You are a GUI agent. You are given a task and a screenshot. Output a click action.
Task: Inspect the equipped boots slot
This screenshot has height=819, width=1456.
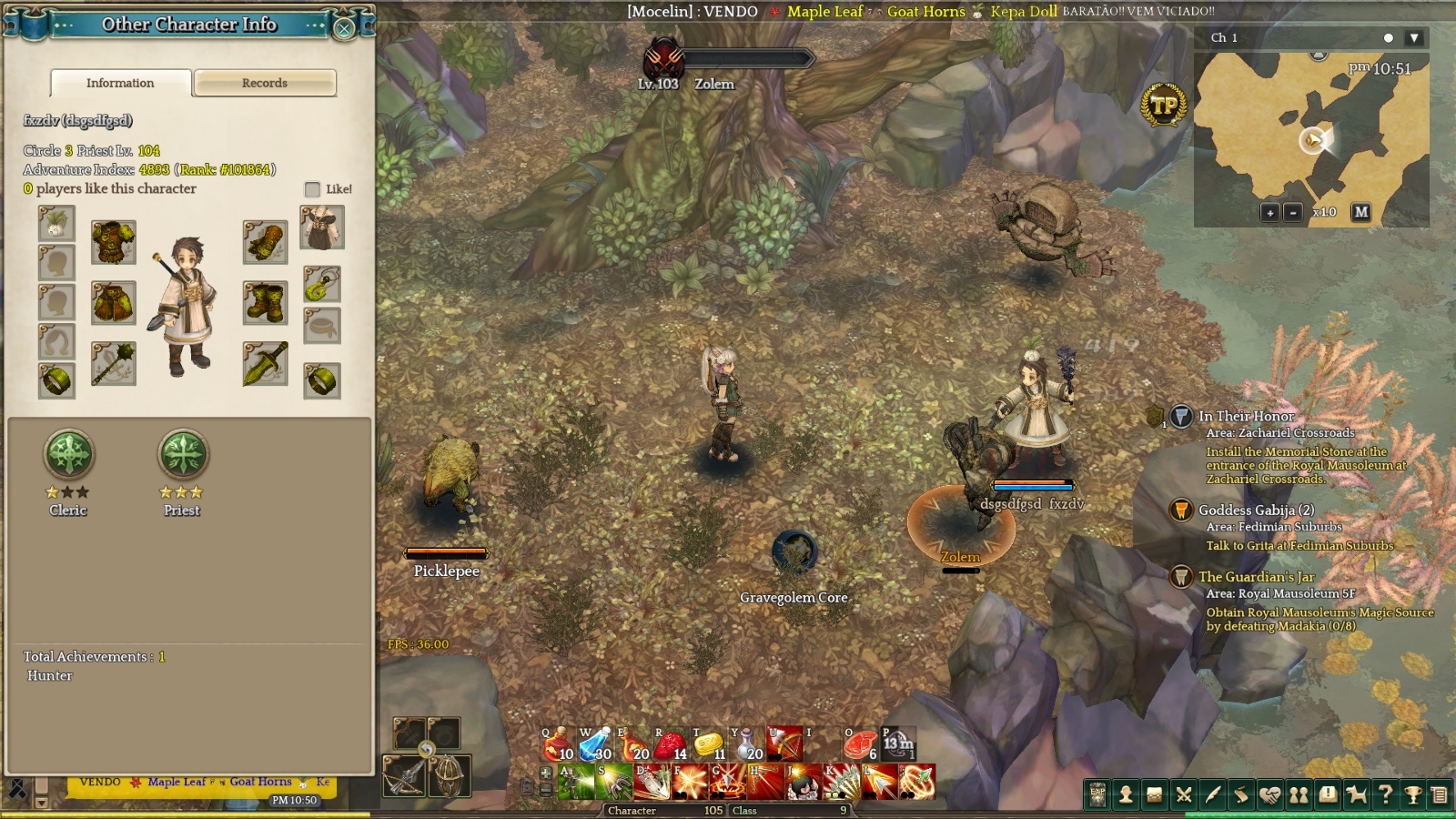265,303
